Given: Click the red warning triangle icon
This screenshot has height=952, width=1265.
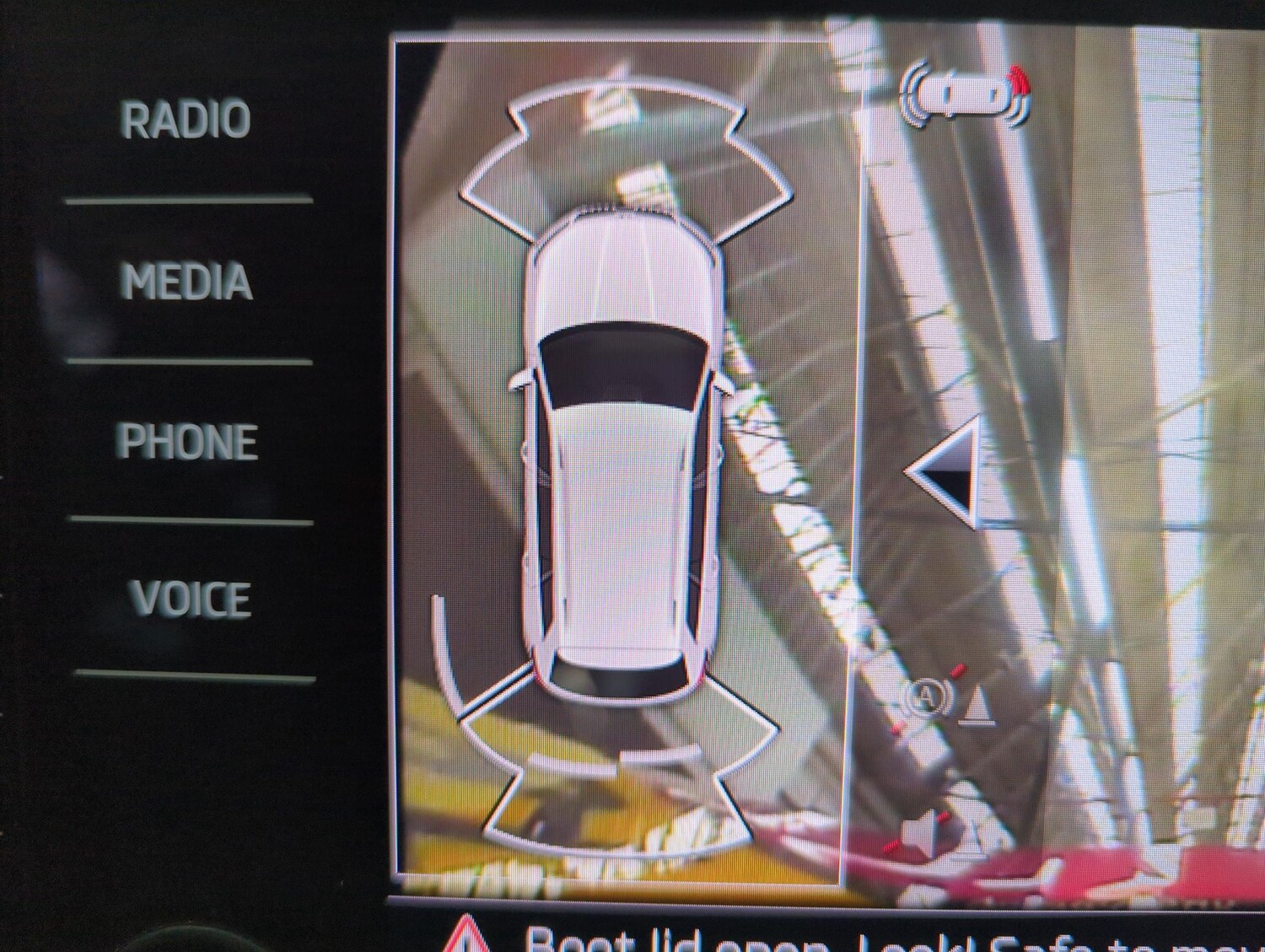Looking at the screenshot, I should [465, 934].
